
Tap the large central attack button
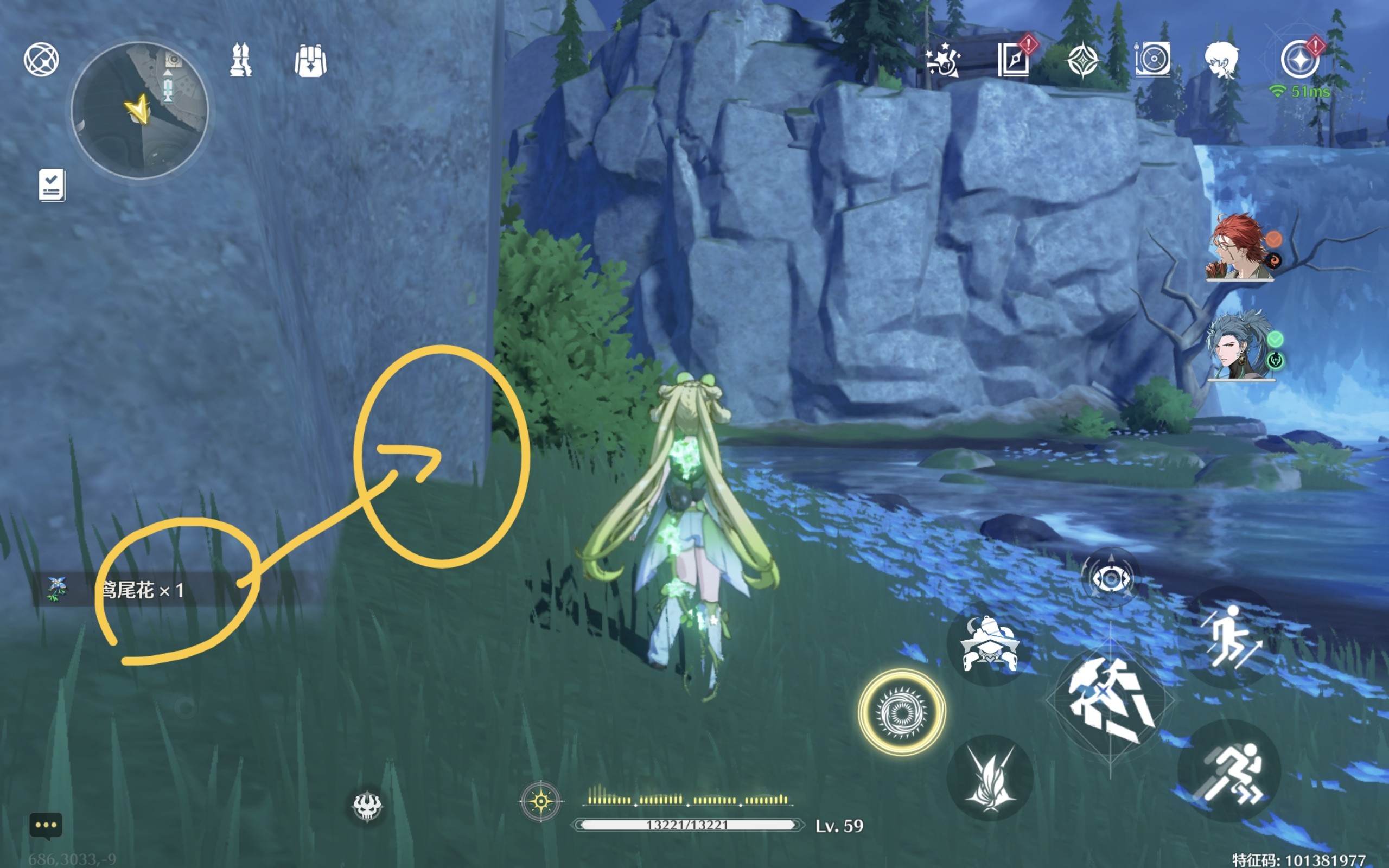pyautogui.click(x=1110, y=700)
